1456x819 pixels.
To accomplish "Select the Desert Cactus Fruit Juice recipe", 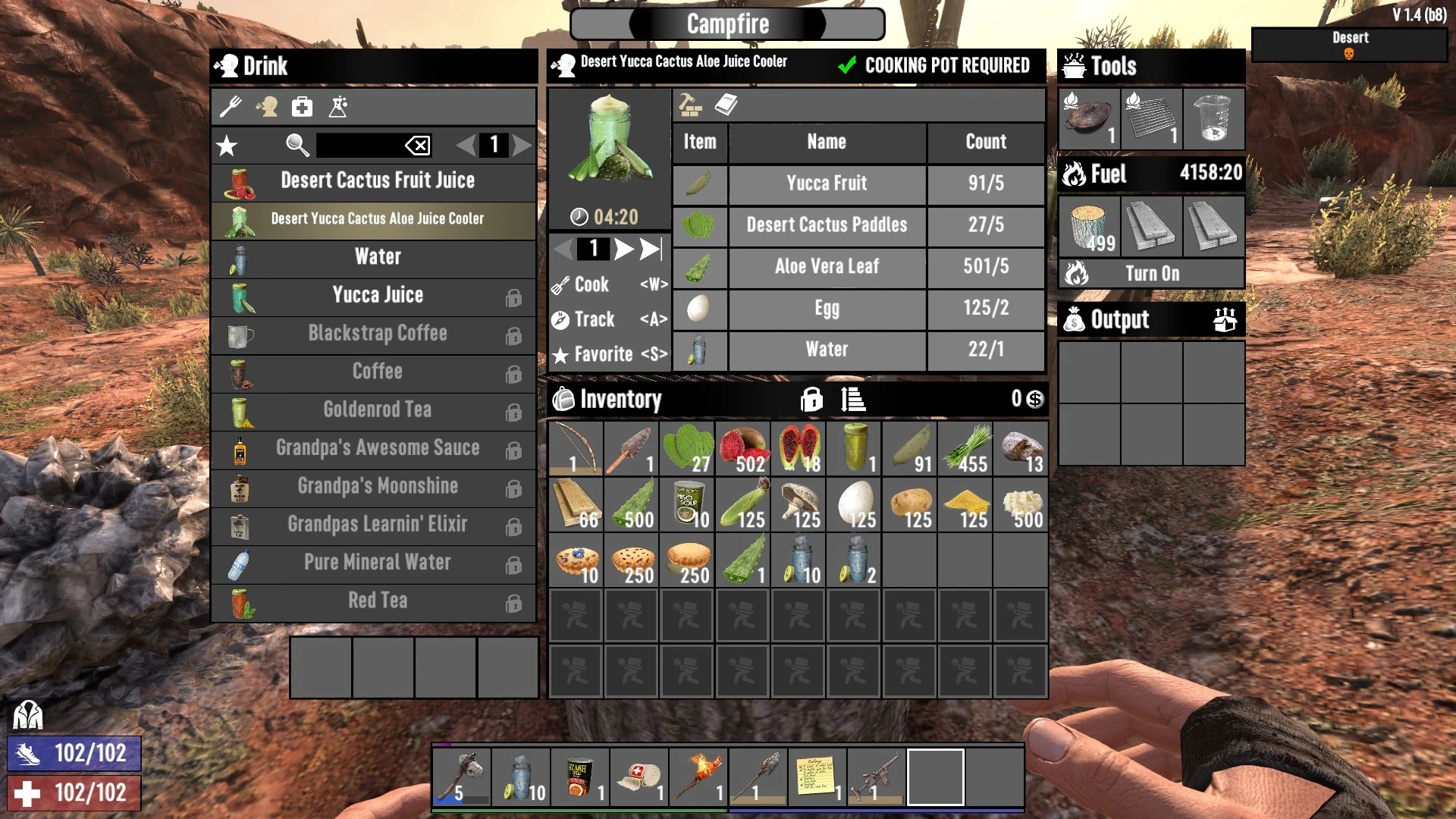I will coord(377,181).
